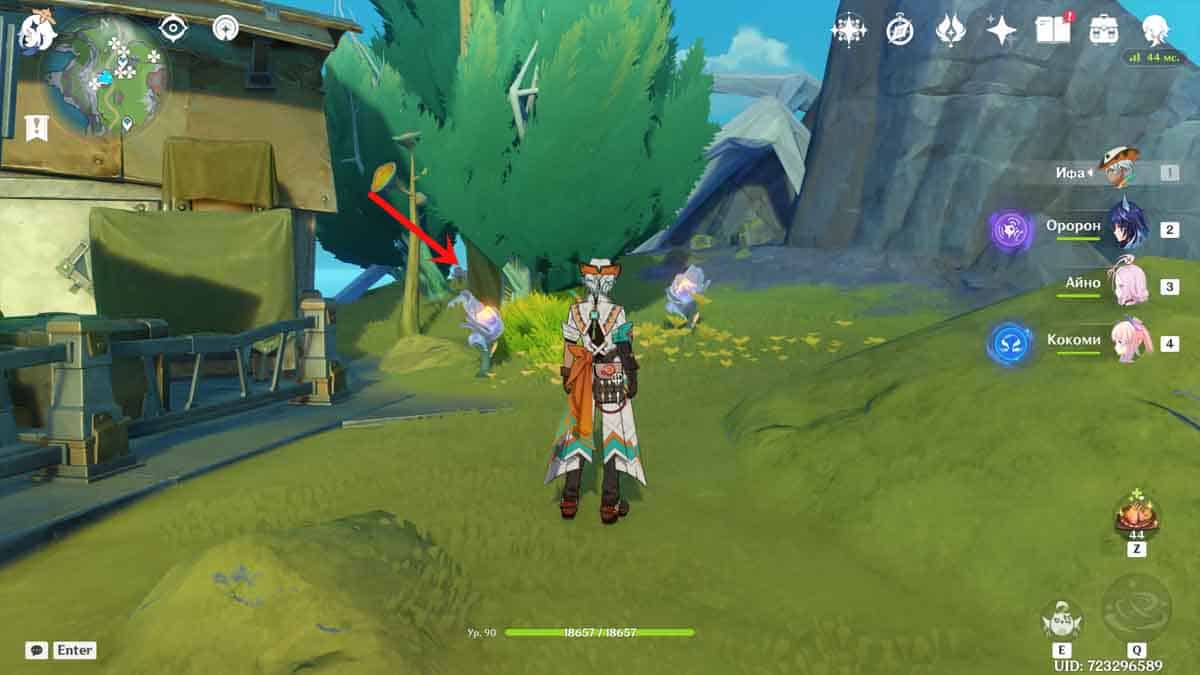
Task: Open the backpack inventory
Action: click(x=1104, y=30)
